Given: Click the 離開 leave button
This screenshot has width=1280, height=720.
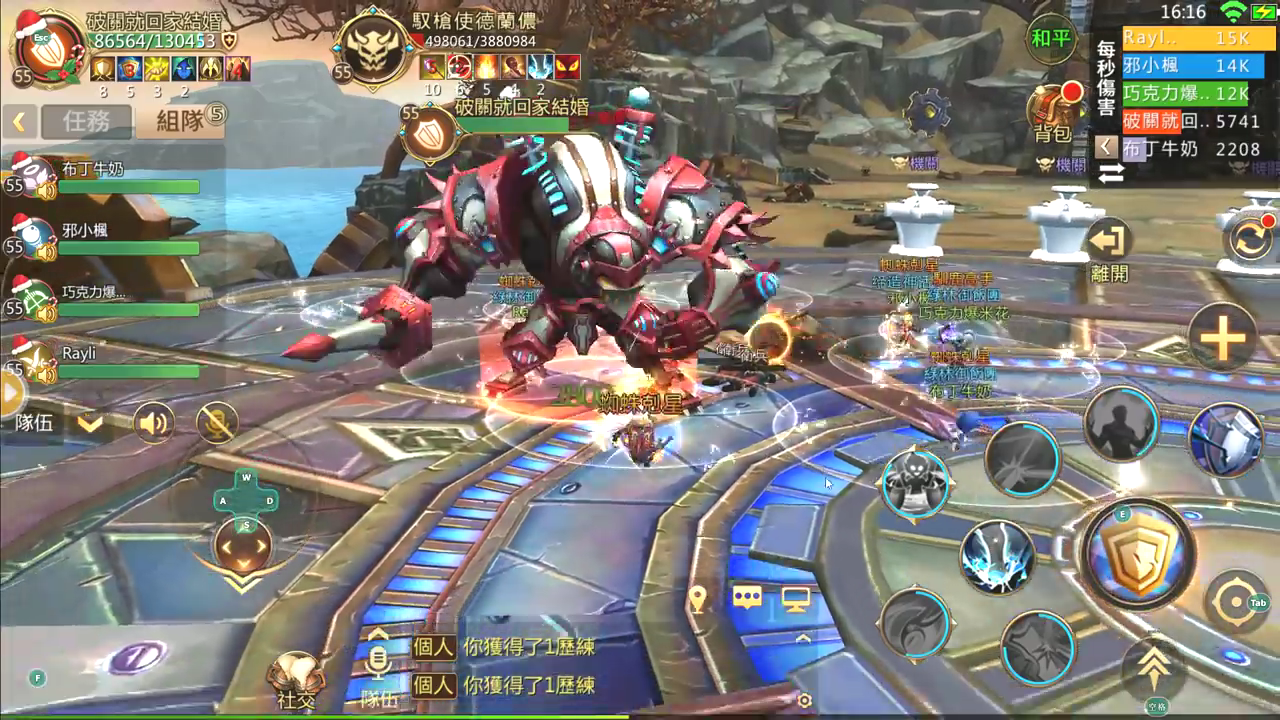Looking at the screenshot, I should [x=1109, y=250].
